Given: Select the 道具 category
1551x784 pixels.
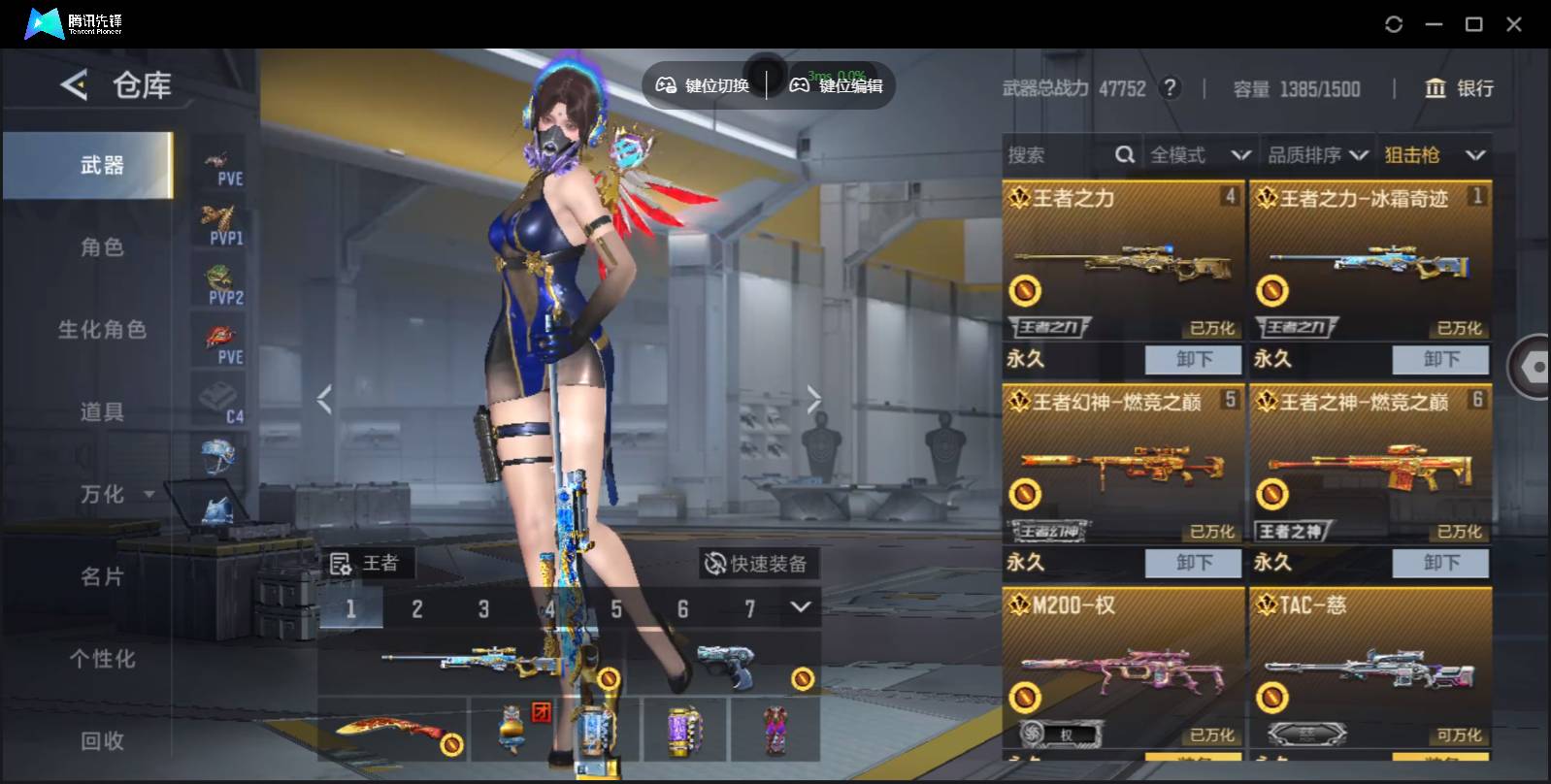Looking at the screenshot, I should click(102, 412).
